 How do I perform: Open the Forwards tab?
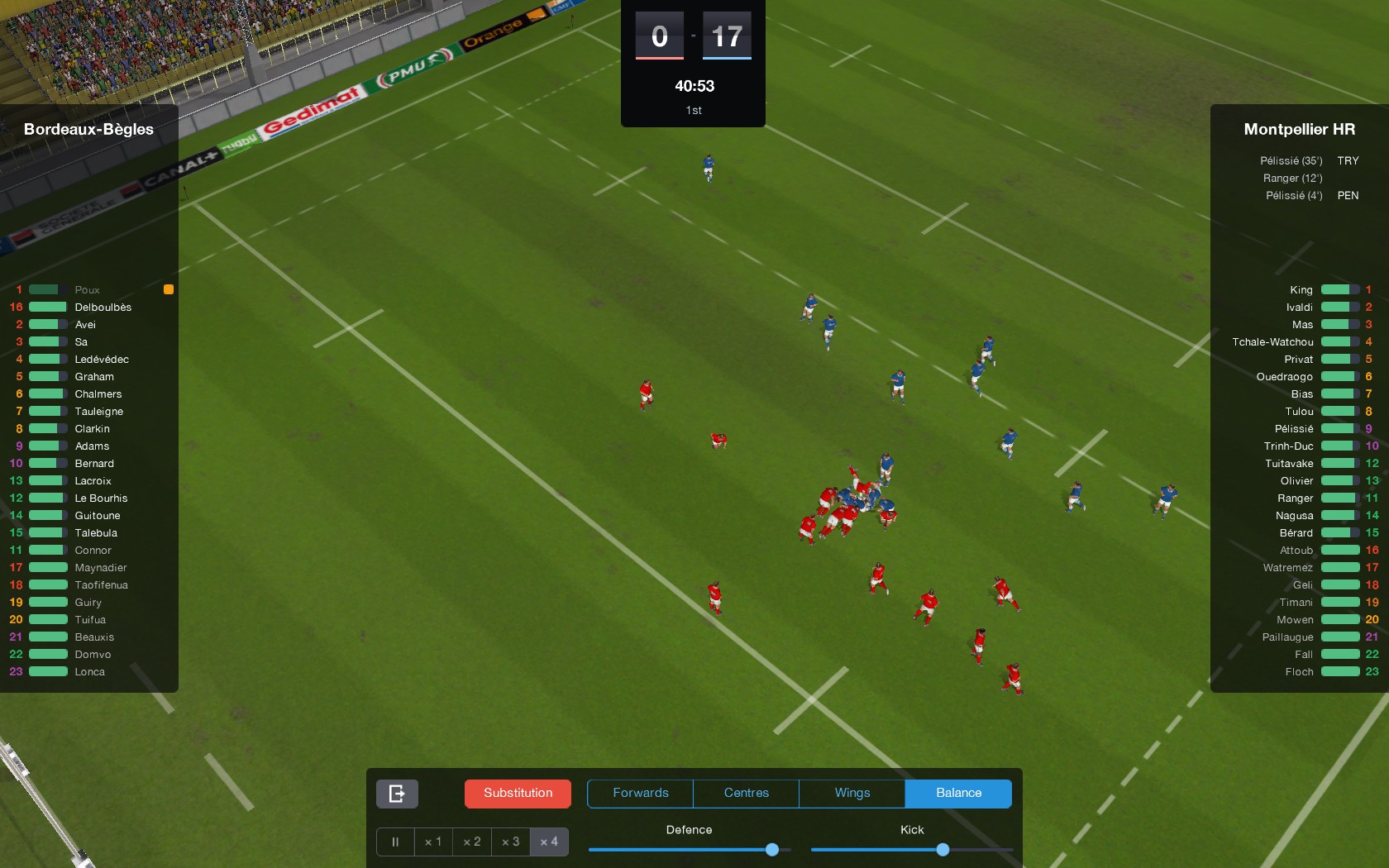coord(639,793)
